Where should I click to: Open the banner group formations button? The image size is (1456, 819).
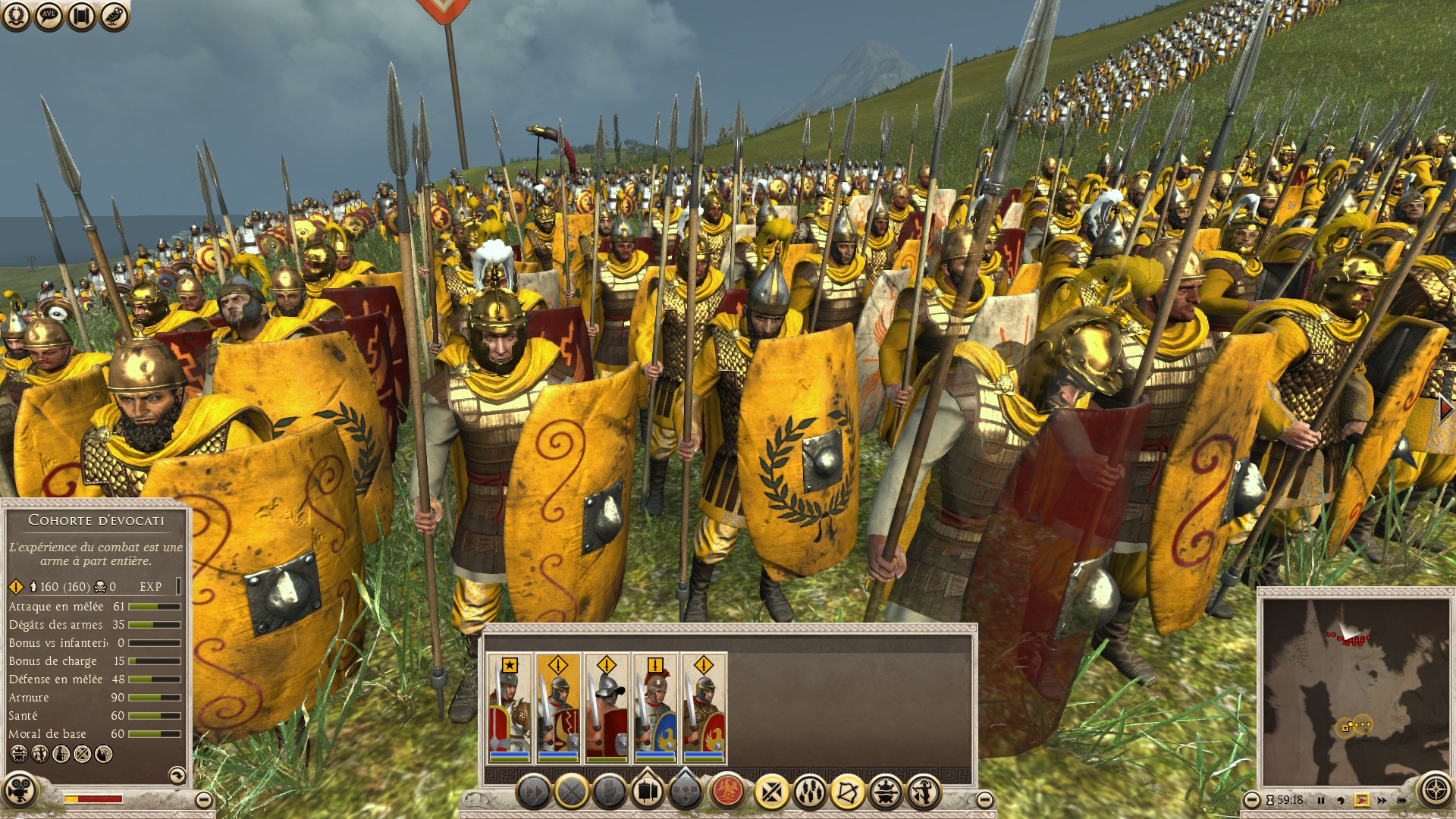[x=648, y=792]
